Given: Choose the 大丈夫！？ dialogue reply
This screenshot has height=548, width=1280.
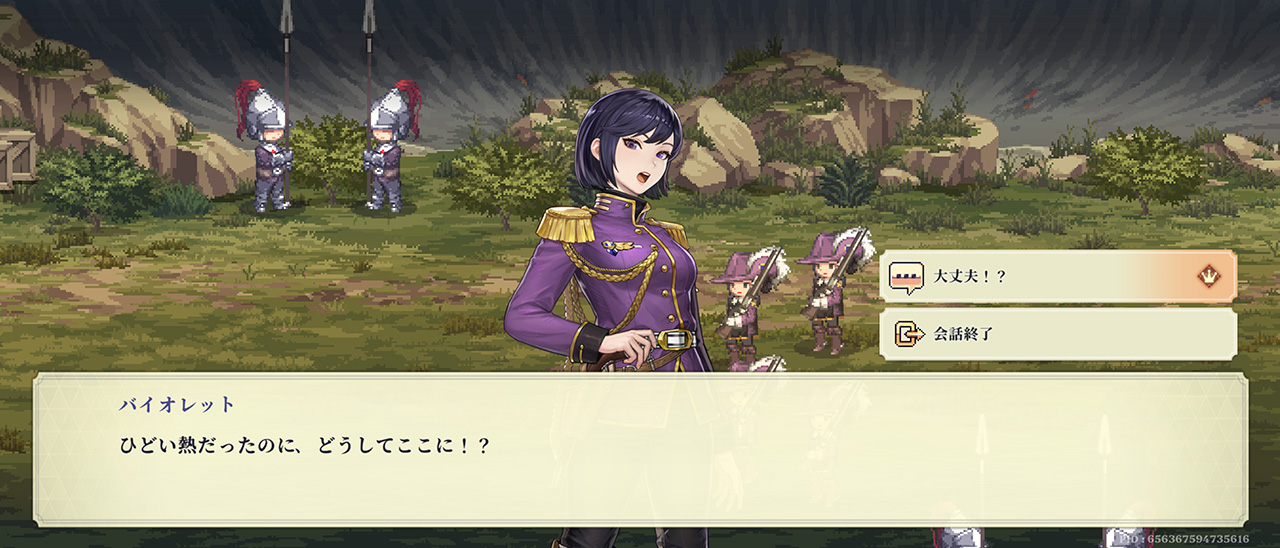Looking at the screenshot, I should pyautogui.click(x=1056, y=276).
